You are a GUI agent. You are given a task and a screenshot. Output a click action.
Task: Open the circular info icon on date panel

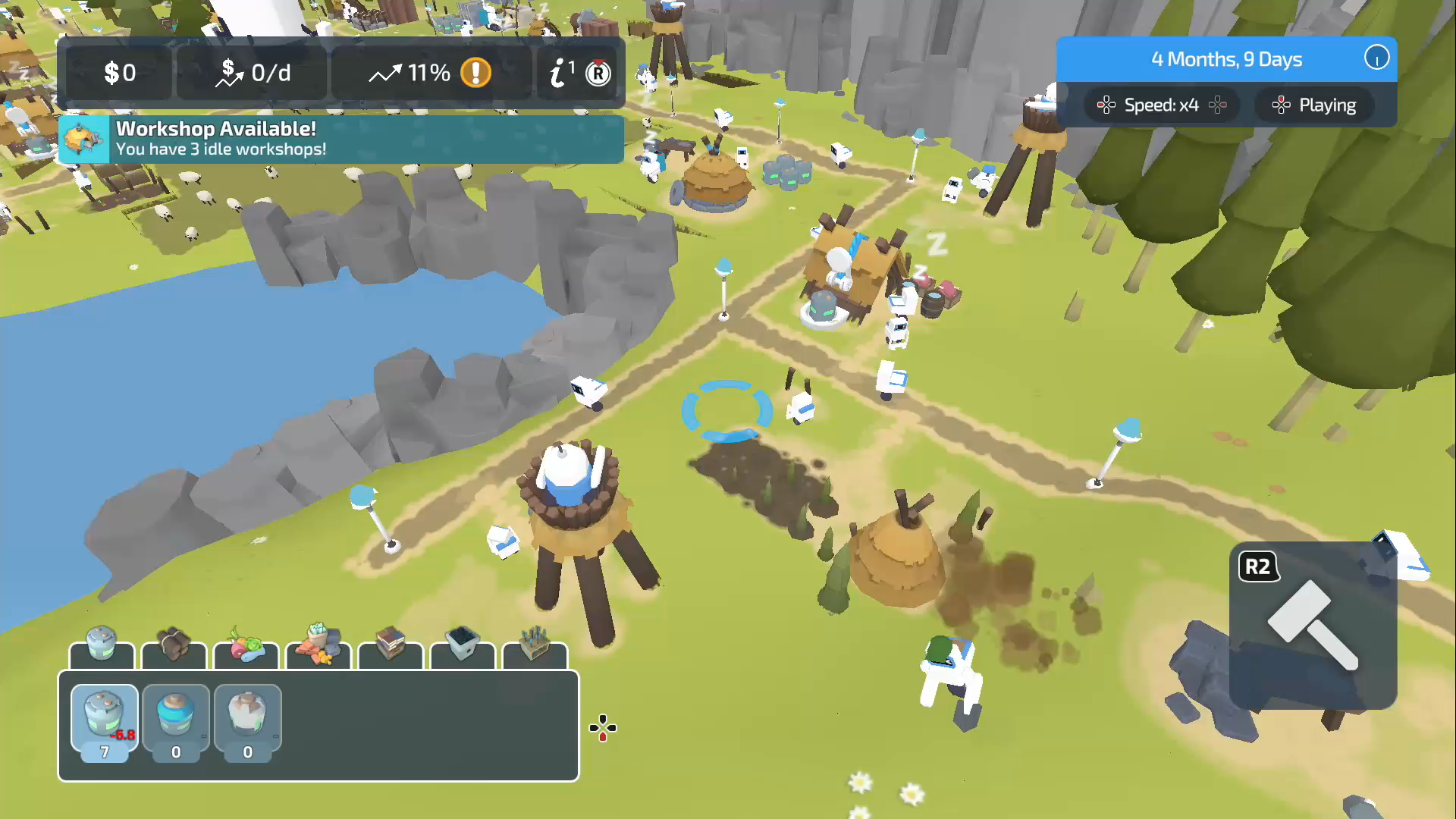tap(1377, 59)
